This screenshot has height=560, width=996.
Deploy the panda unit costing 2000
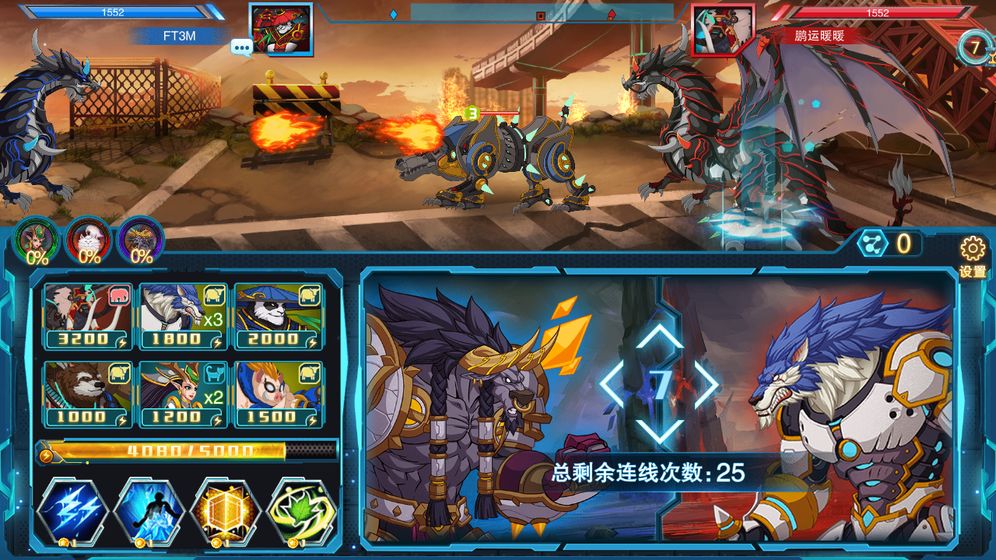click(x=277, y=315)
